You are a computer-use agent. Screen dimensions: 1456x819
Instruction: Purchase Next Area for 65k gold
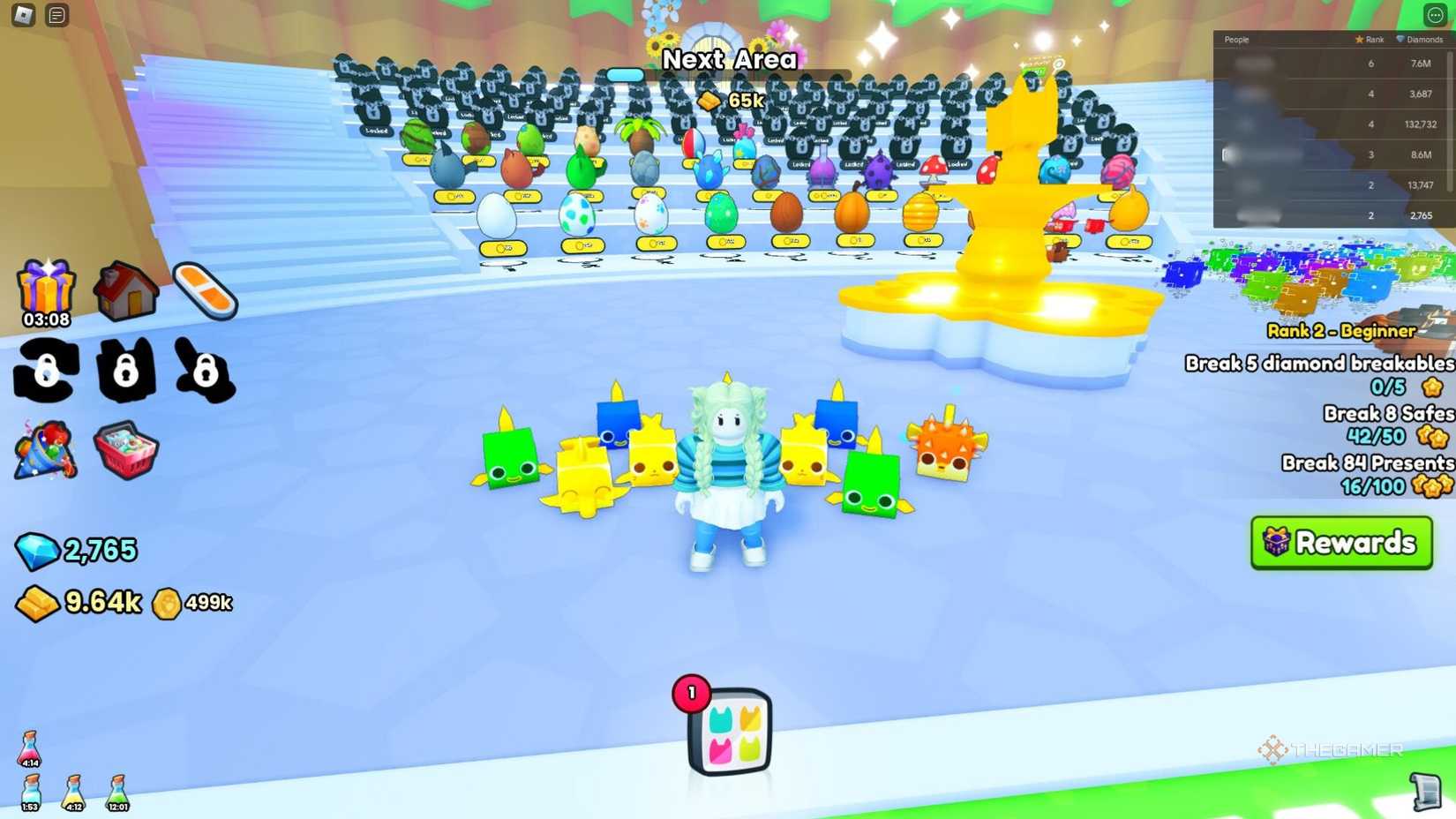[729, 99]
